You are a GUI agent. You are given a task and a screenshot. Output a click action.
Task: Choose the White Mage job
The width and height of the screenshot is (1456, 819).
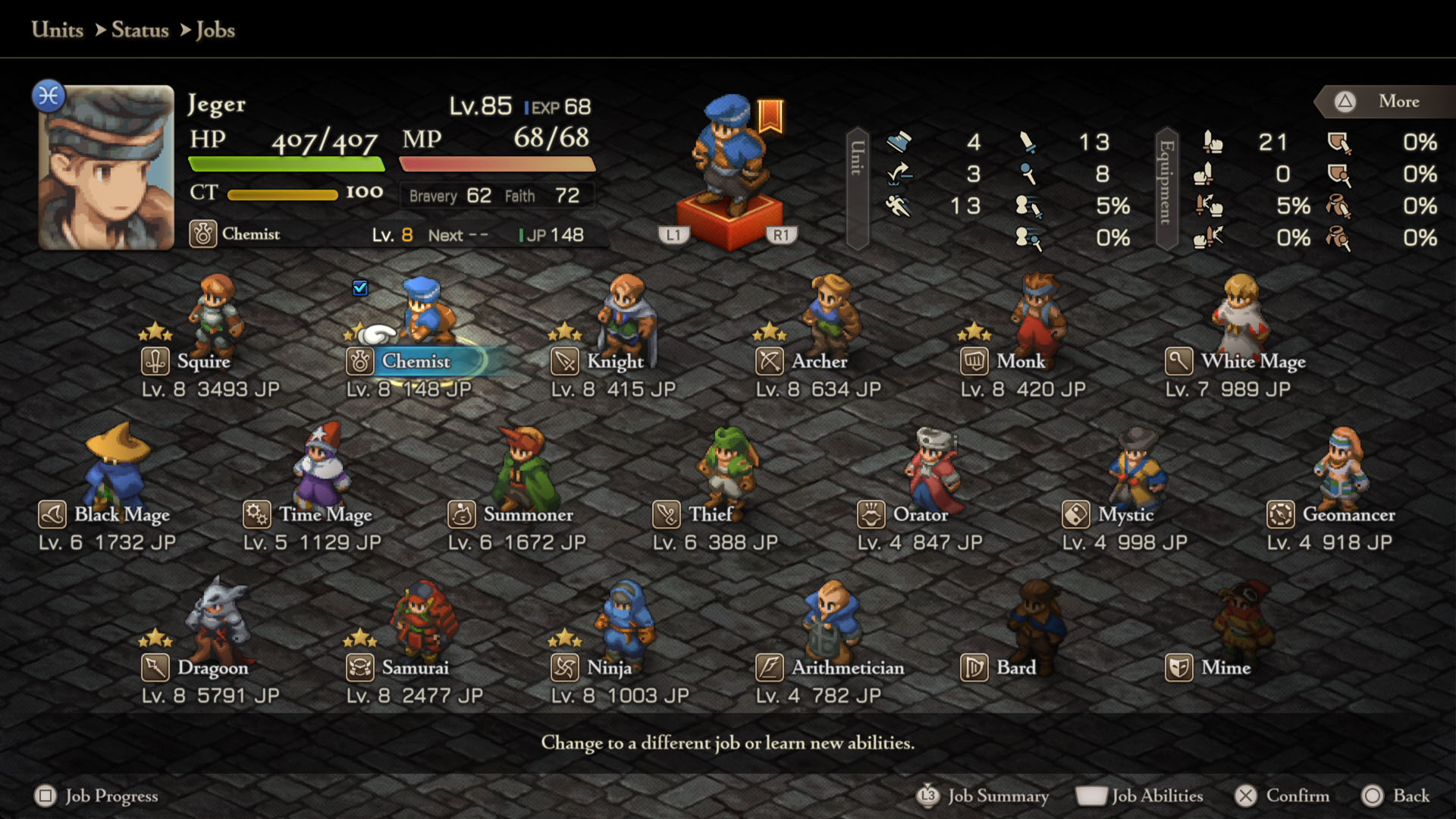1253,362
